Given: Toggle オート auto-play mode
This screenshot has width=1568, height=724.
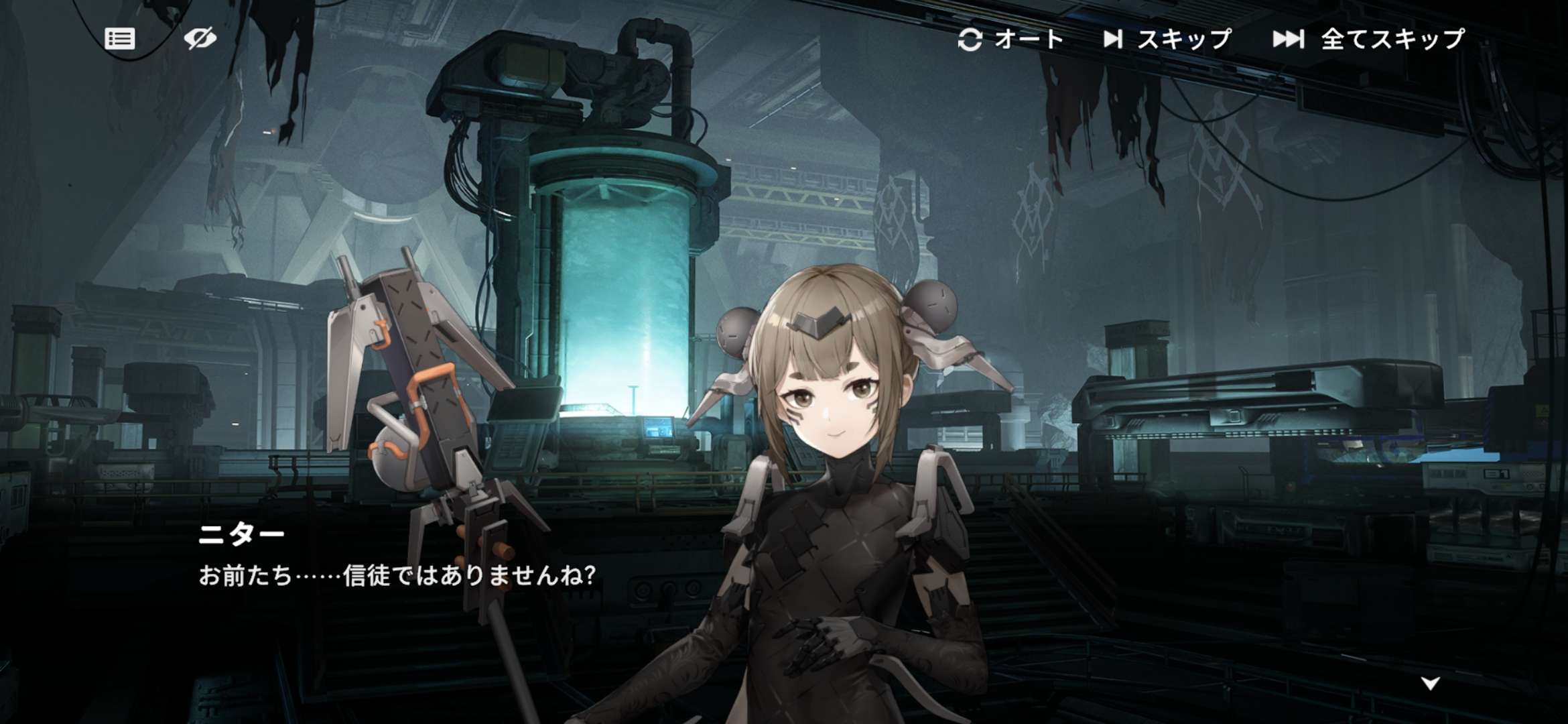Looking at the screenshot, I should [1010, 40].
